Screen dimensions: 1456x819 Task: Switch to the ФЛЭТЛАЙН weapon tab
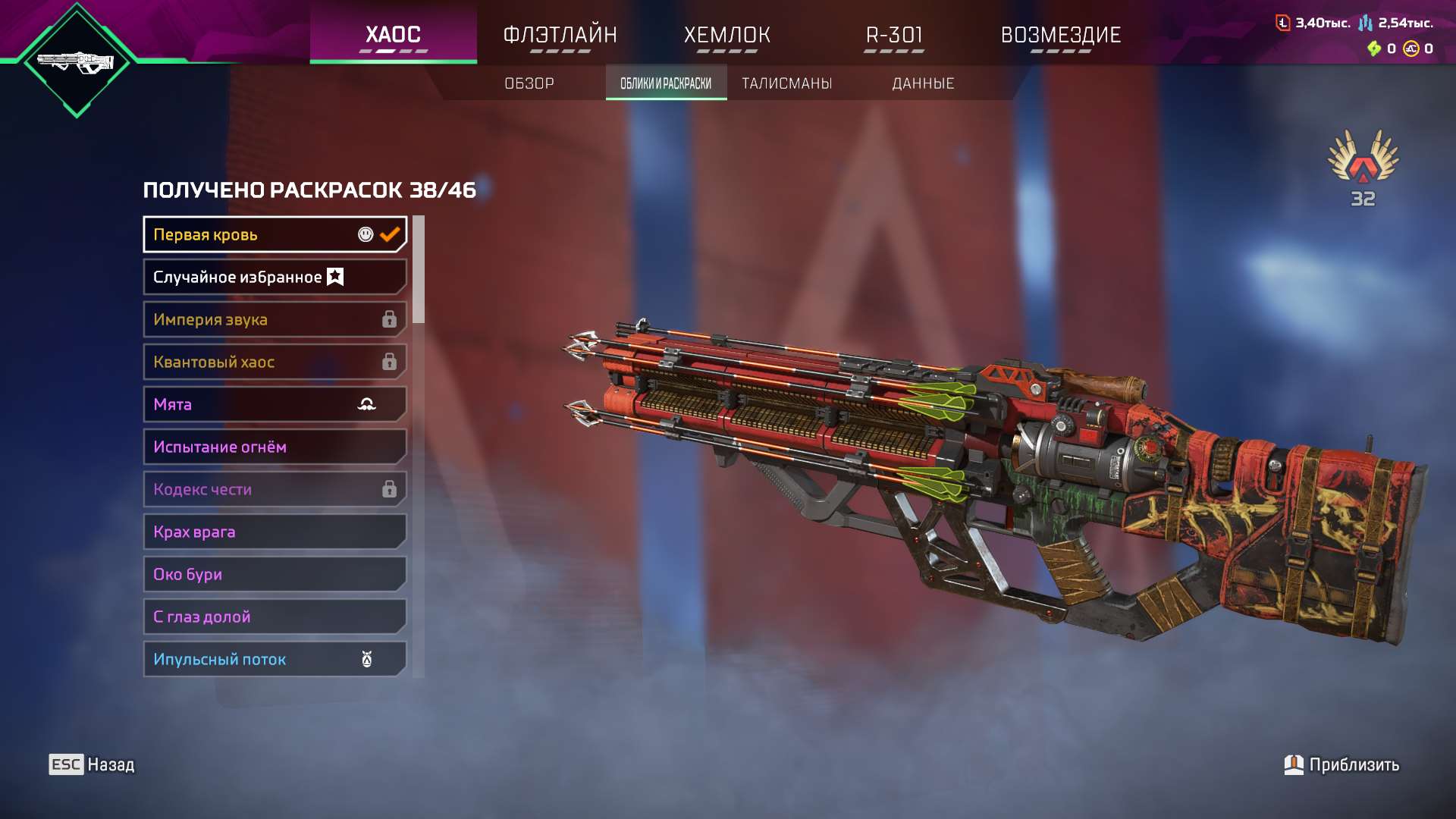pos(561,34)
